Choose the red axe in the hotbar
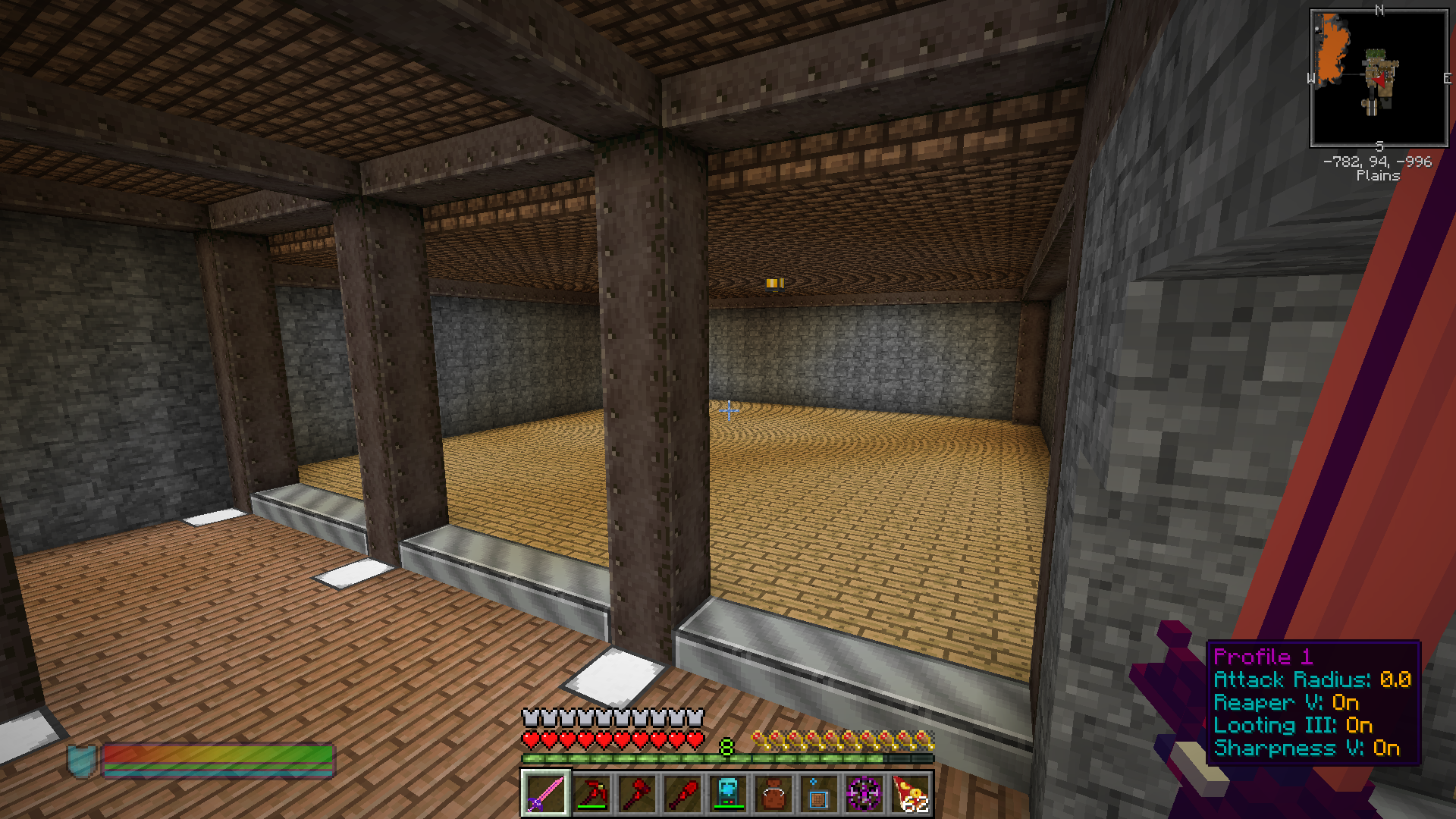Image resolution: width=1456 pixels, height=819 pixels. [636, 793]
